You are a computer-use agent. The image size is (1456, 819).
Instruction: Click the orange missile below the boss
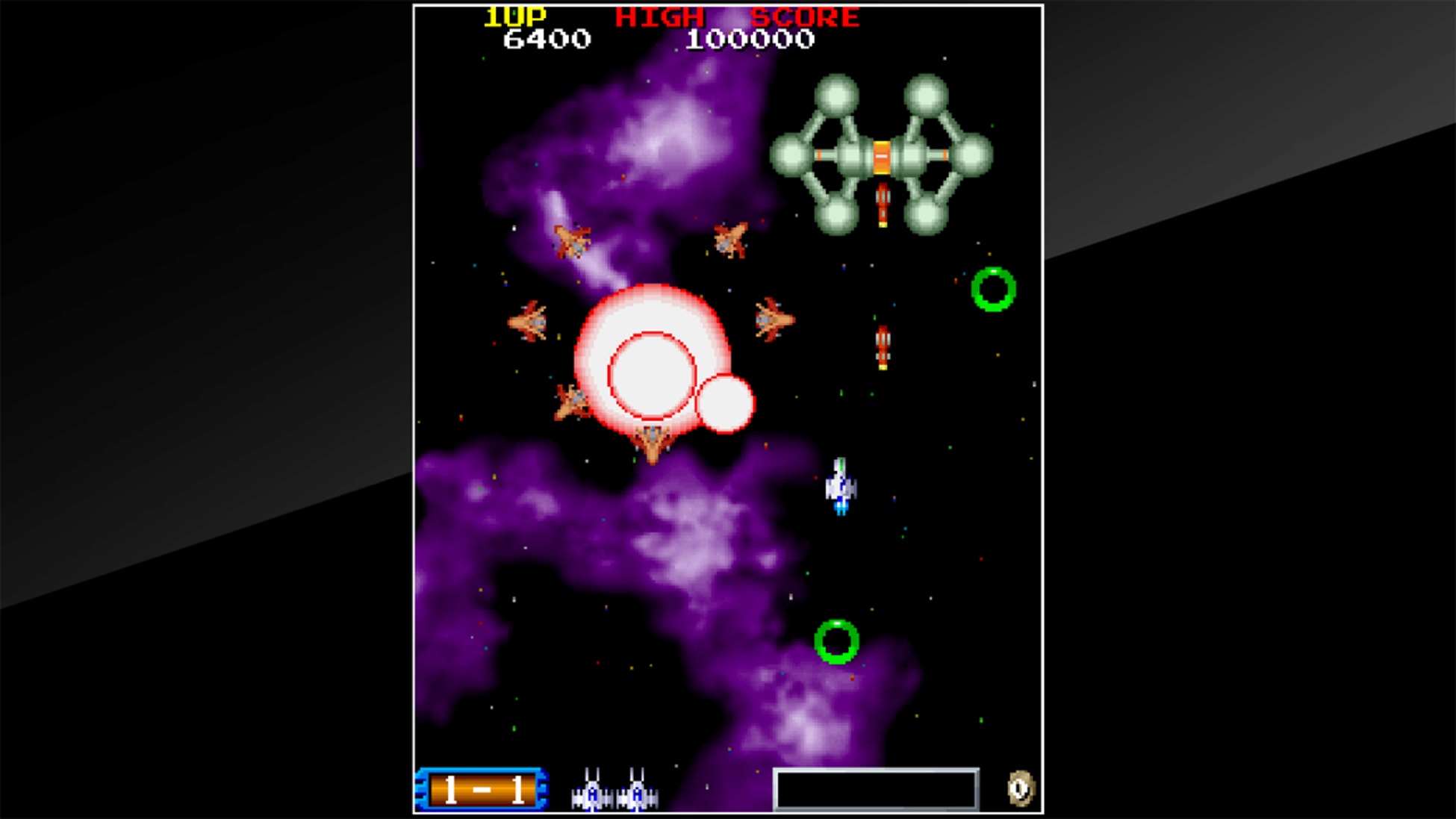[882, 203]
